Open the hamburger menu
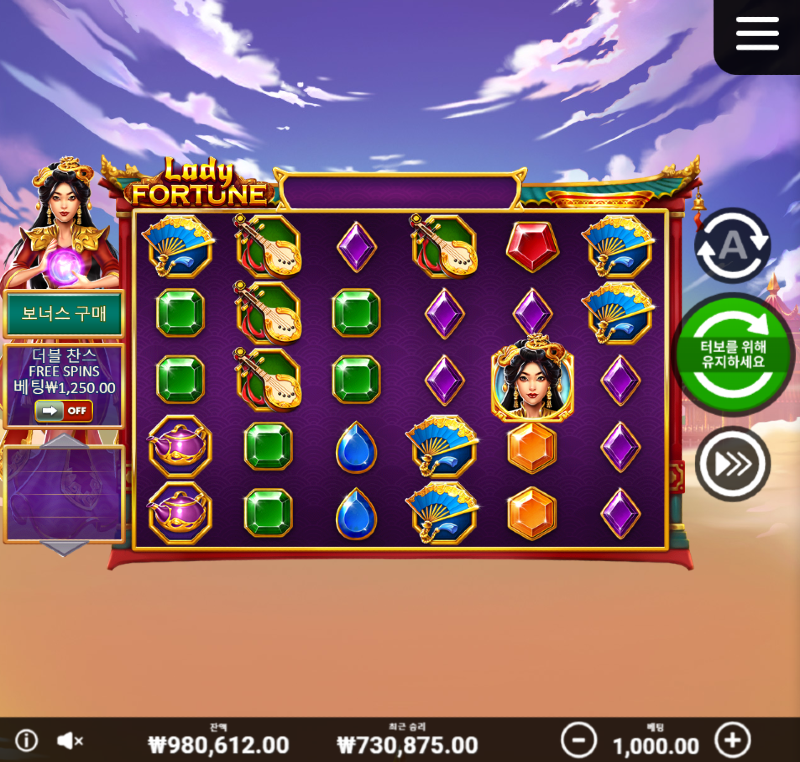The image size is (800, 762). pos(757,34)
